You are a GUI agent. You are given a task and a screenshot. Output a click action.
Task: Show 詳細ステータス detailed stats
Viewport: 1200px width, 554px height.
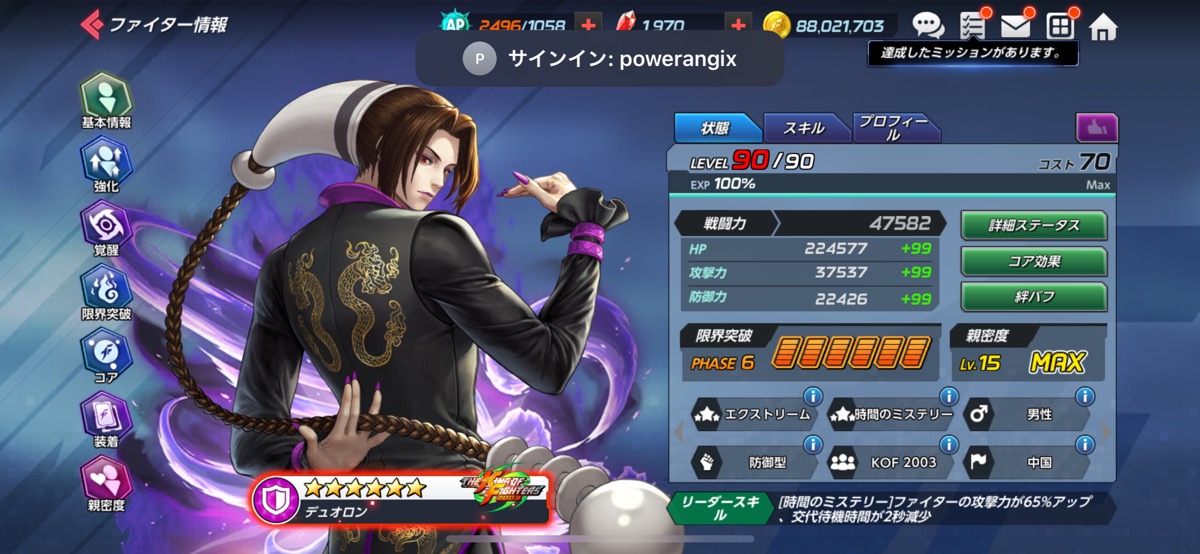click(1033, 226)
